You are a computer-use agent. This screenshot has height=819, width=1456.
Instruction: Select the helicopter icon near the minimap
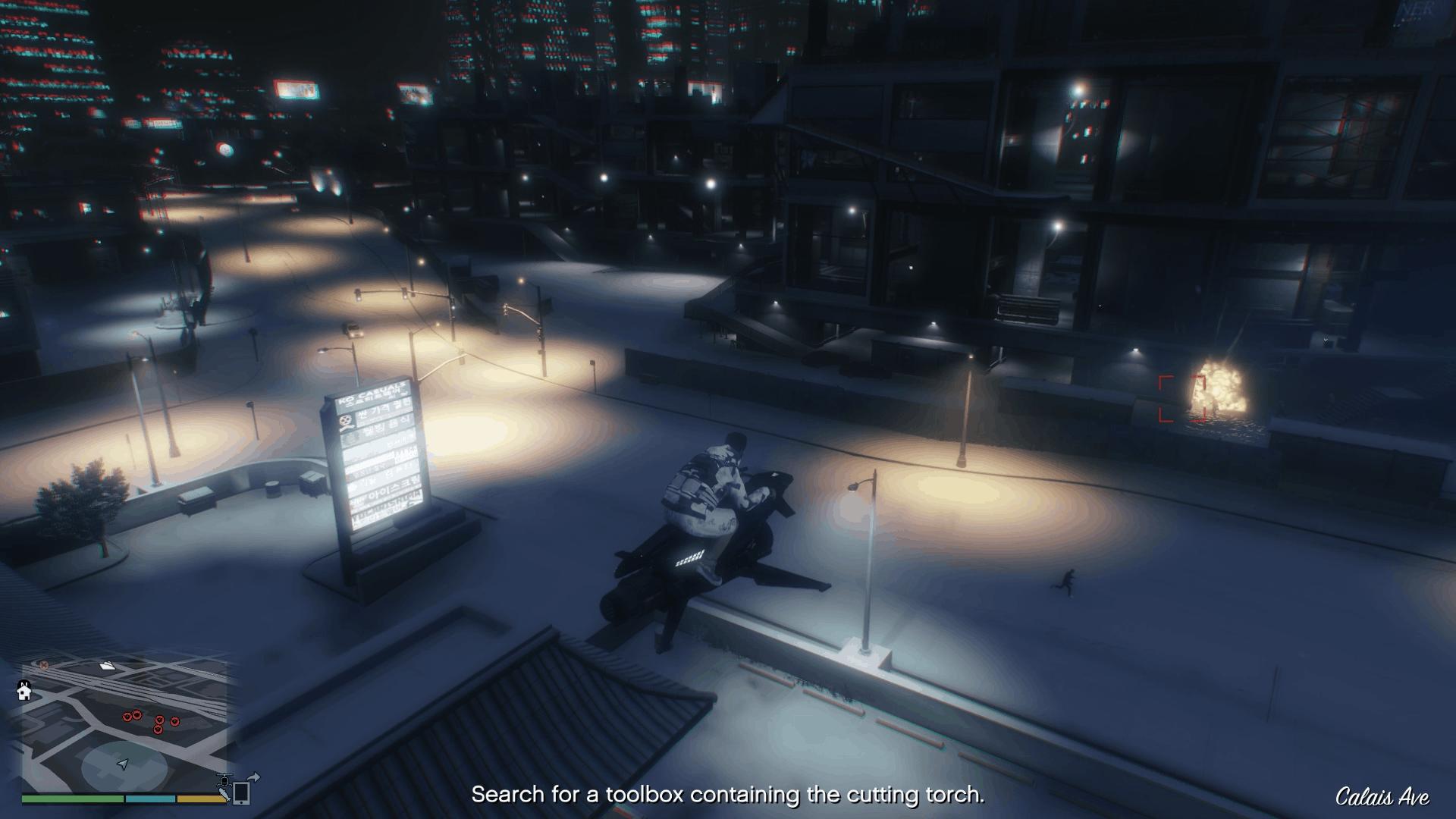pyautogui.click(x=224, y=780)
